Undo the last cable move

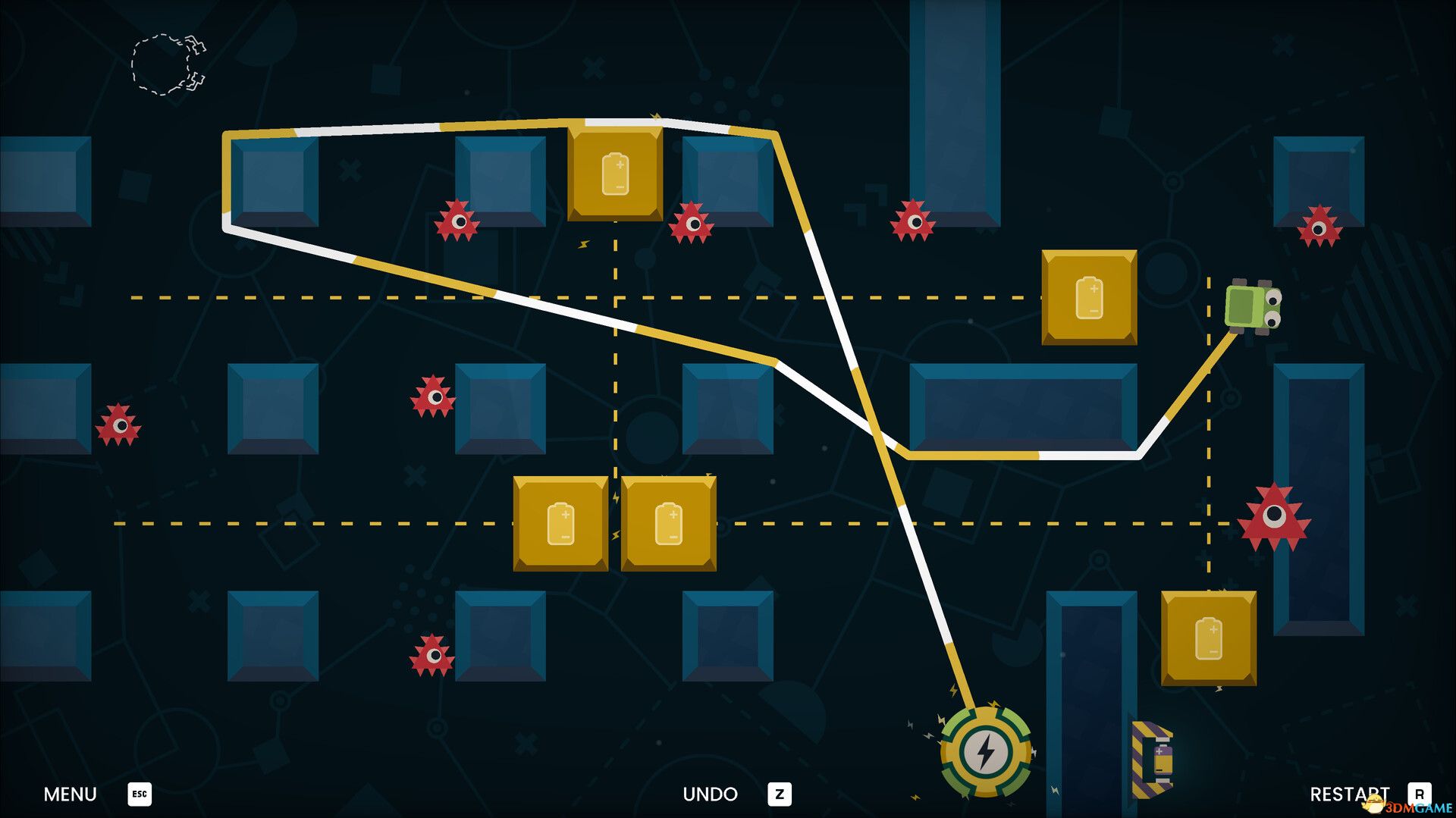pos(709,794)
